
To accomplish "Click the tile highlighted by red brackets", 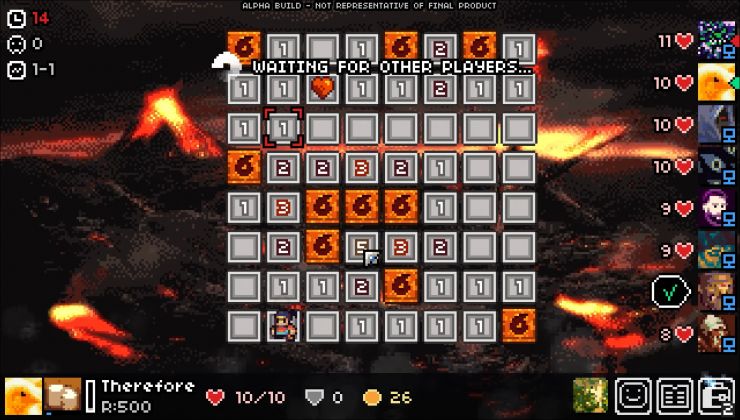I will (x=283, y=127).
